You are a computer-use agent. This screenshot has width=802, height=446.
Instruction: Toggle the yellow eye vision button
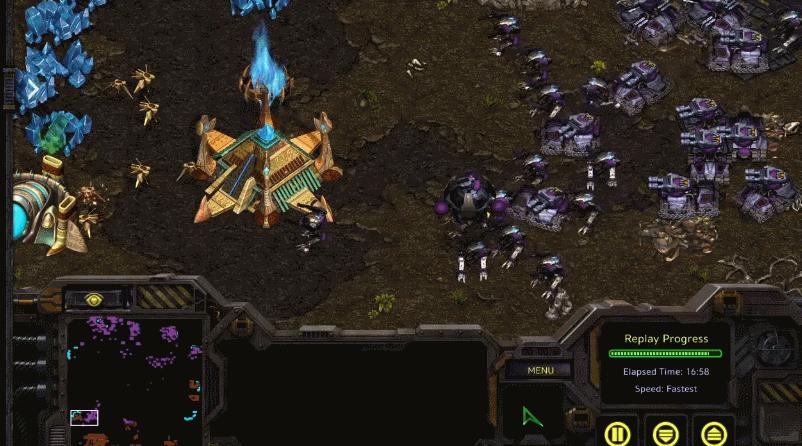click(x=95, y=299)
